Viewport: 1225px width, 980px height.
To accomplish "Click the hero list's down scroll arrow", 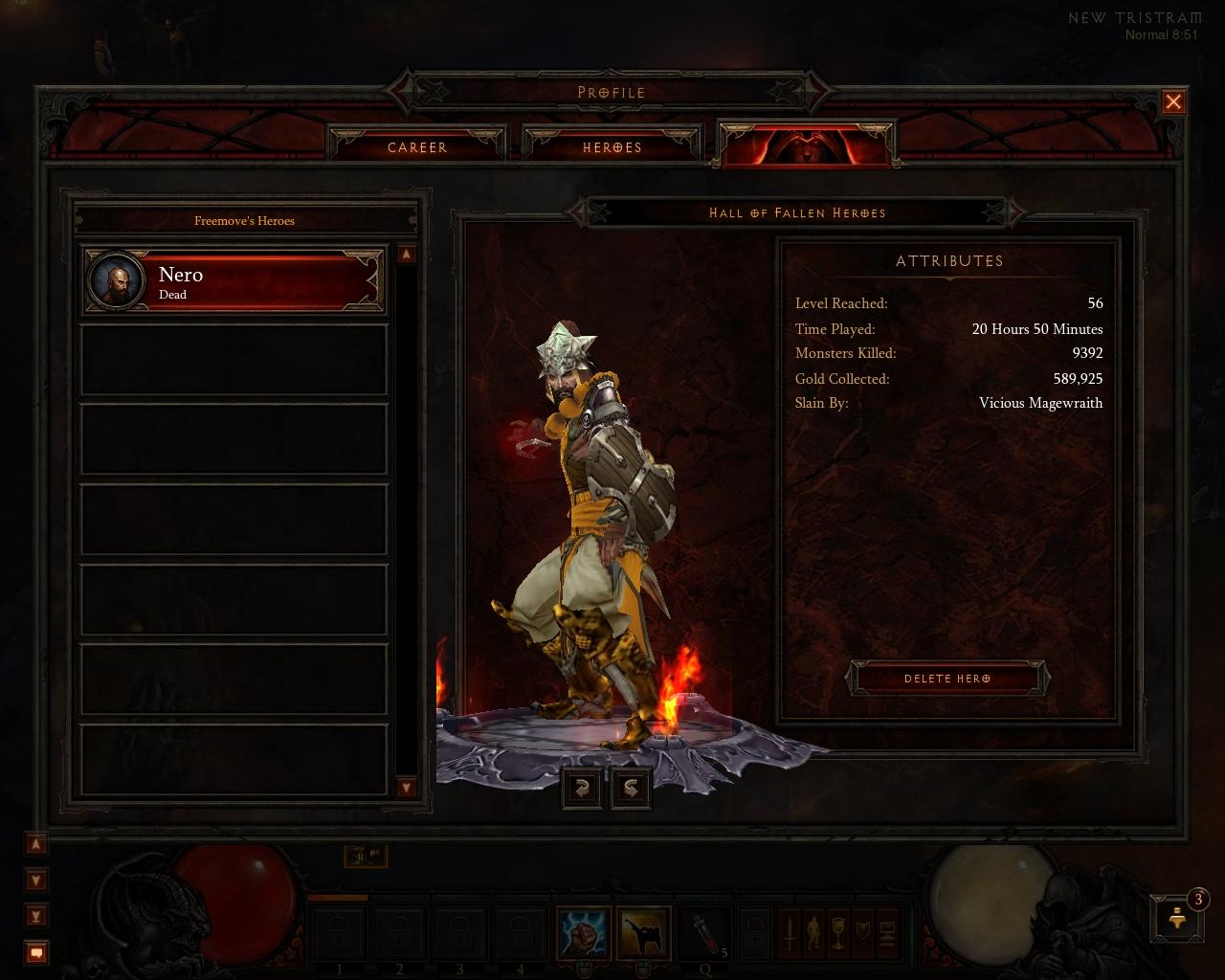I will (x=407, y=788).
